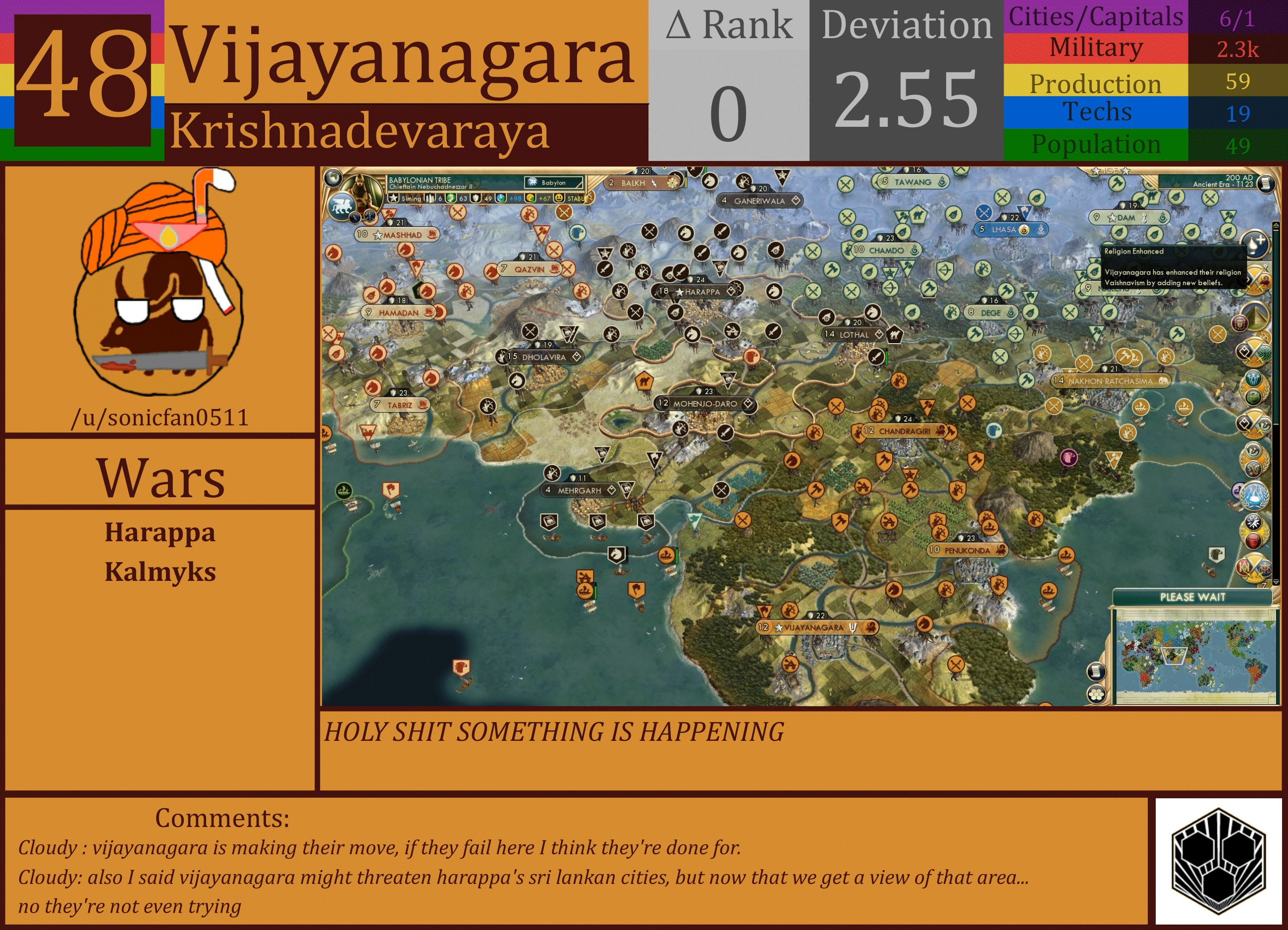Click the down chevron beneath the notification stack
This screenshot has width=1288, height=930.
click(1276, 582)
